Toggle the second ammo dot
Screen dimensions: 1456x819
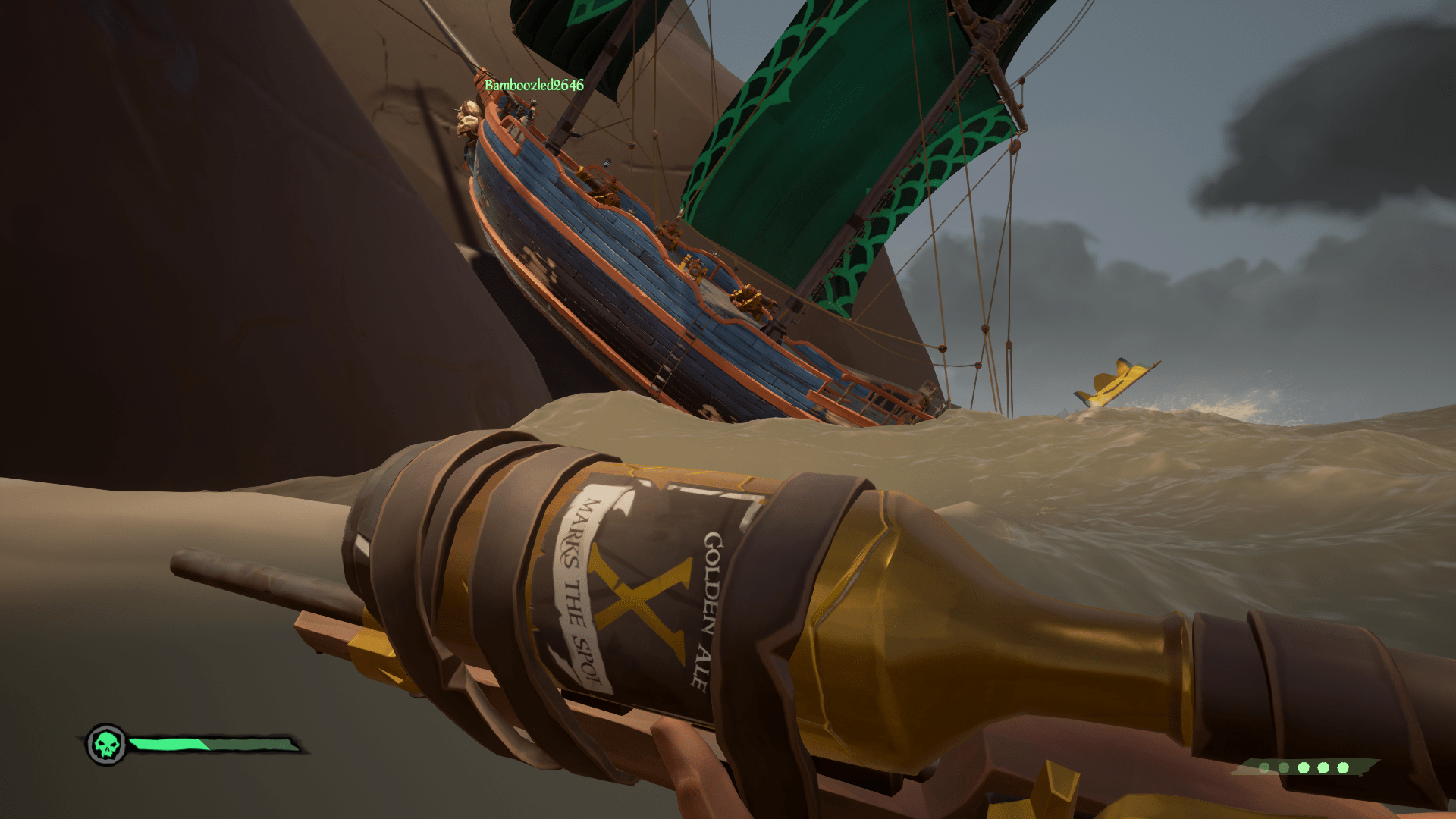[x=1283, y=767]
